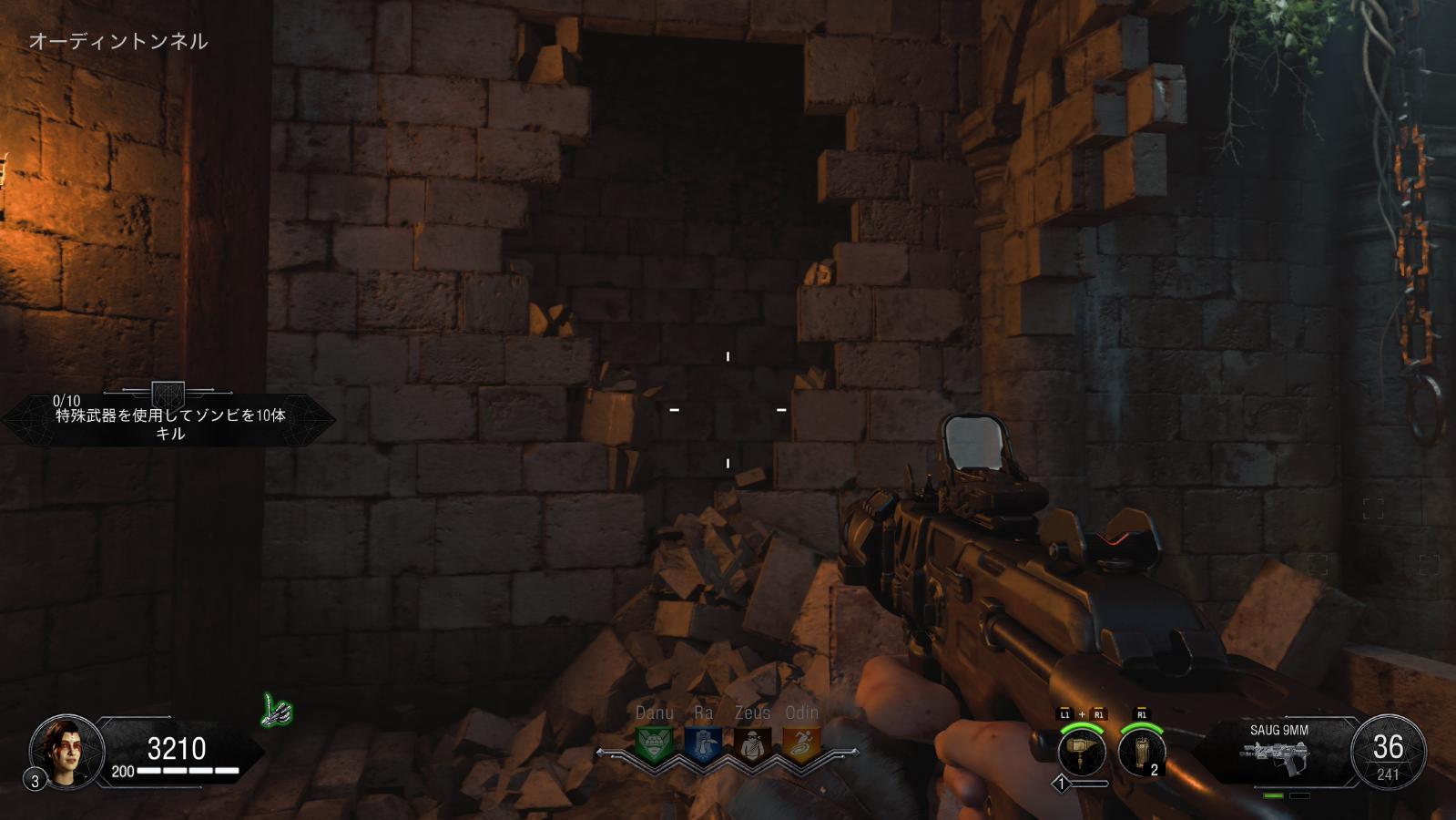Select the green Danu perk icon

(654, 745)
